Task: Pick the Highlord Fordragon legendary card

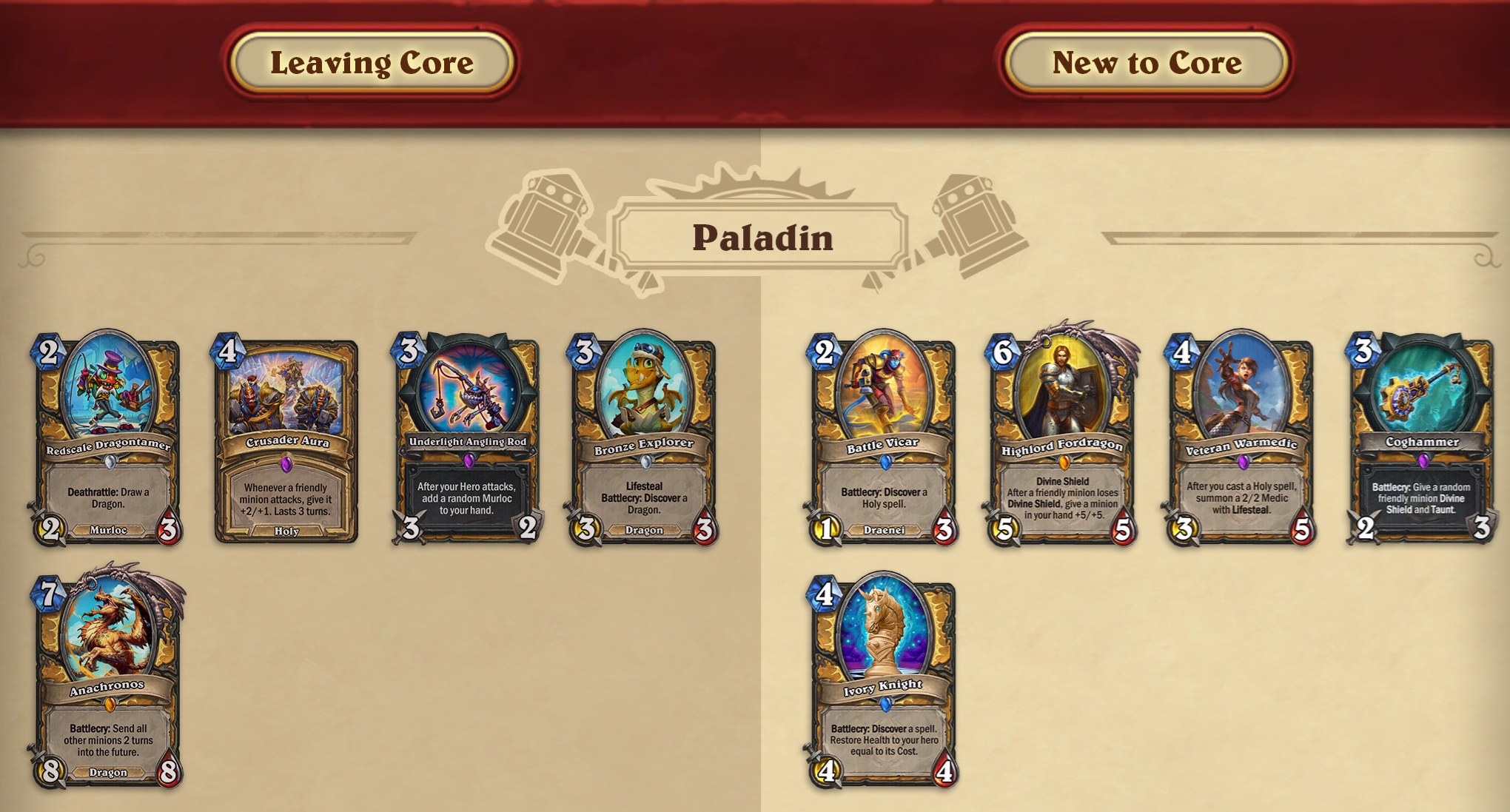Action: (x=1062, y=440)
